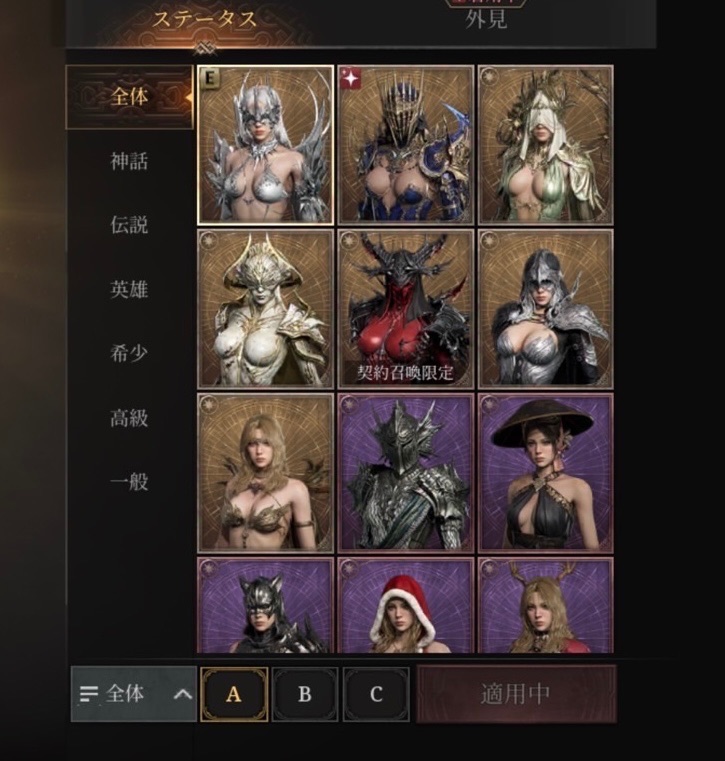Switch to preset B
The image size is (725, 761).
[x=305, y=694]
